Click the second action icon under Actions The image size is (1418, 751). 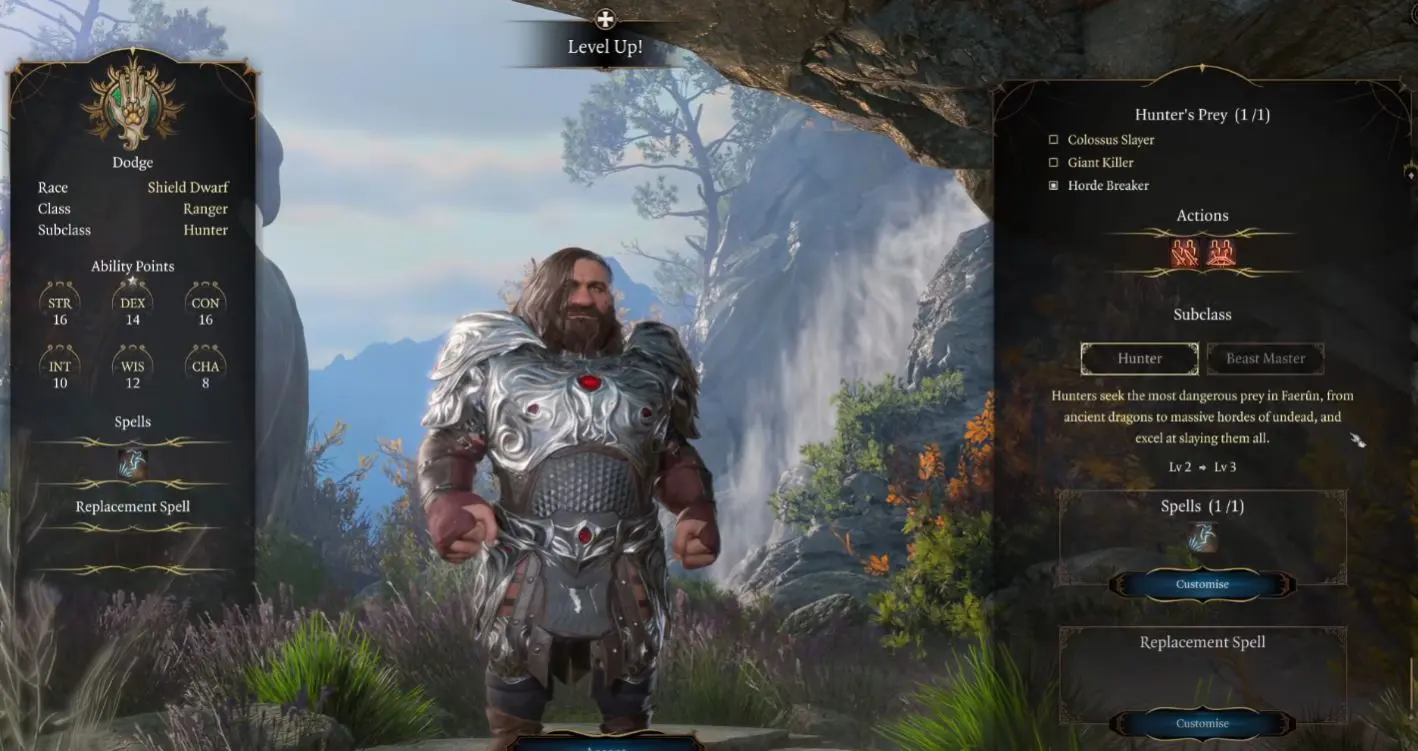(x=1222, y=252)
